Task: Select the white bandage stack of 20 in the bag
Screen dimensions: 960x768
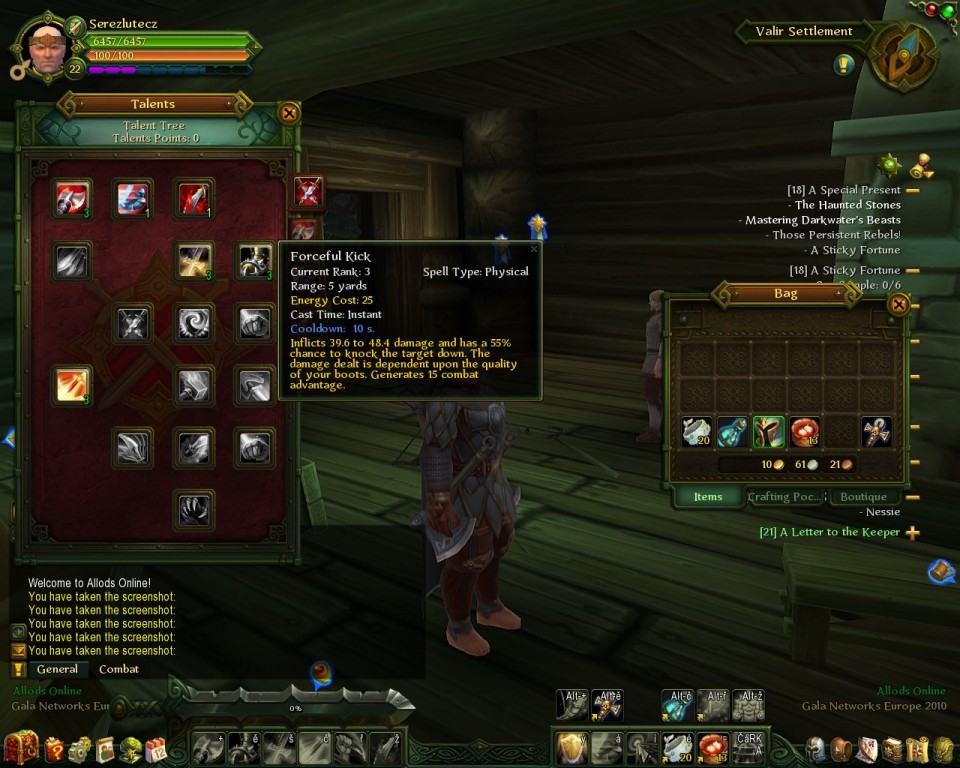Action: pos(697,432)
